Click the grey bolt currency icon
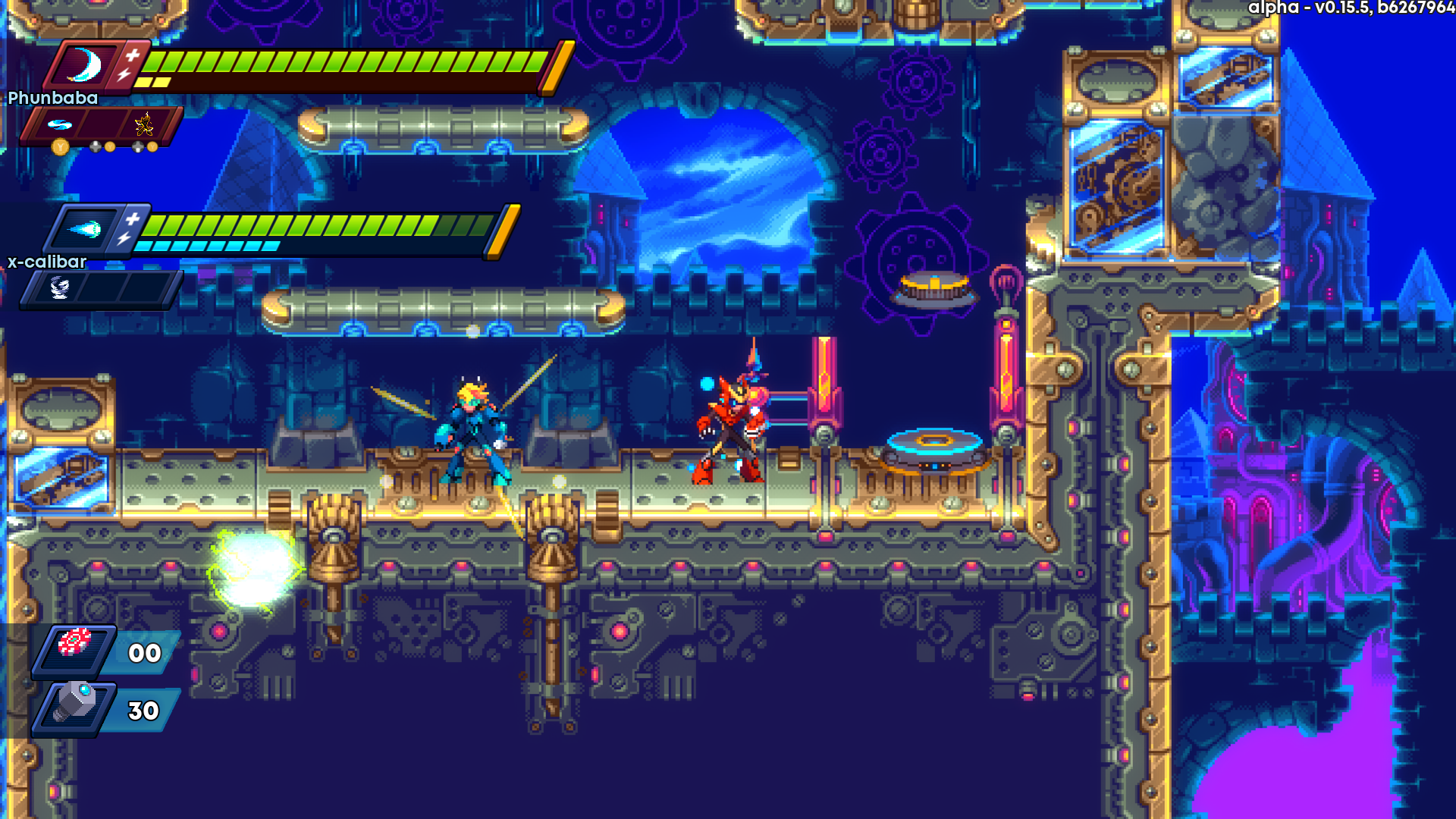1456x819 pixels. [74, 703]
